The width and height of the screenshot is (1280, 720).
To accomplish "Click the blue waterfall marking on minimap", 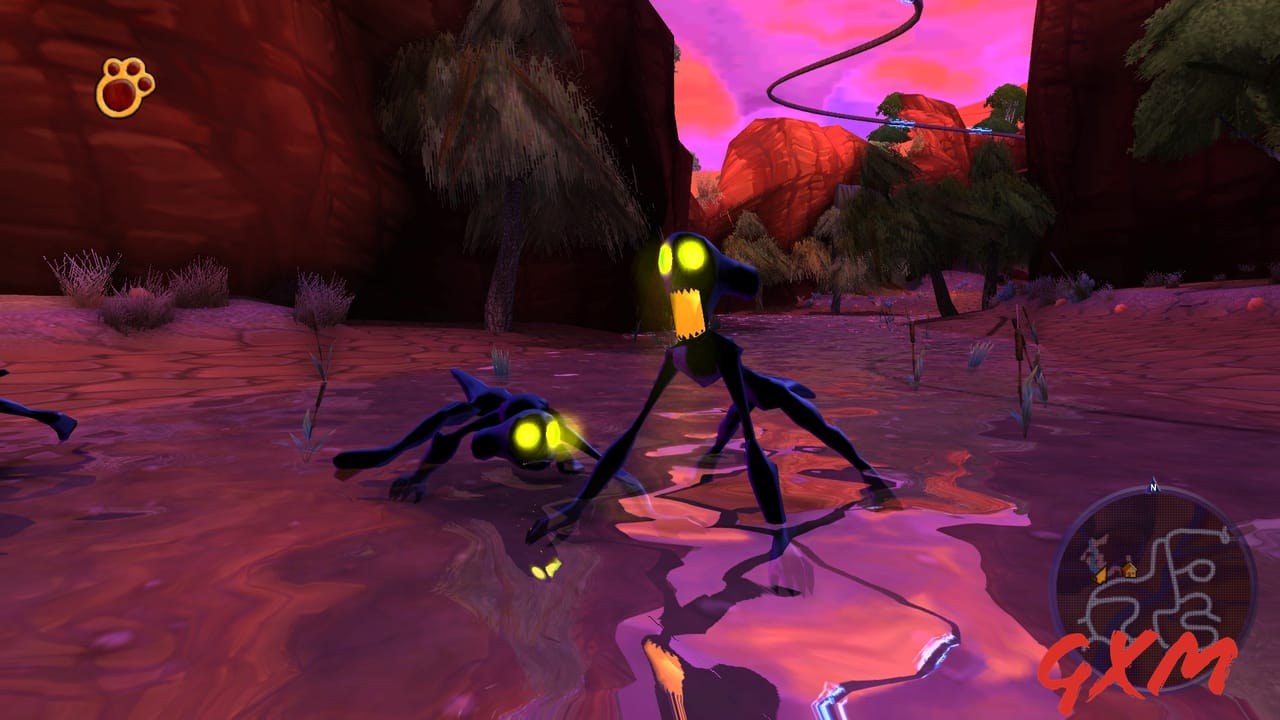I will (x=1093, y=555).
